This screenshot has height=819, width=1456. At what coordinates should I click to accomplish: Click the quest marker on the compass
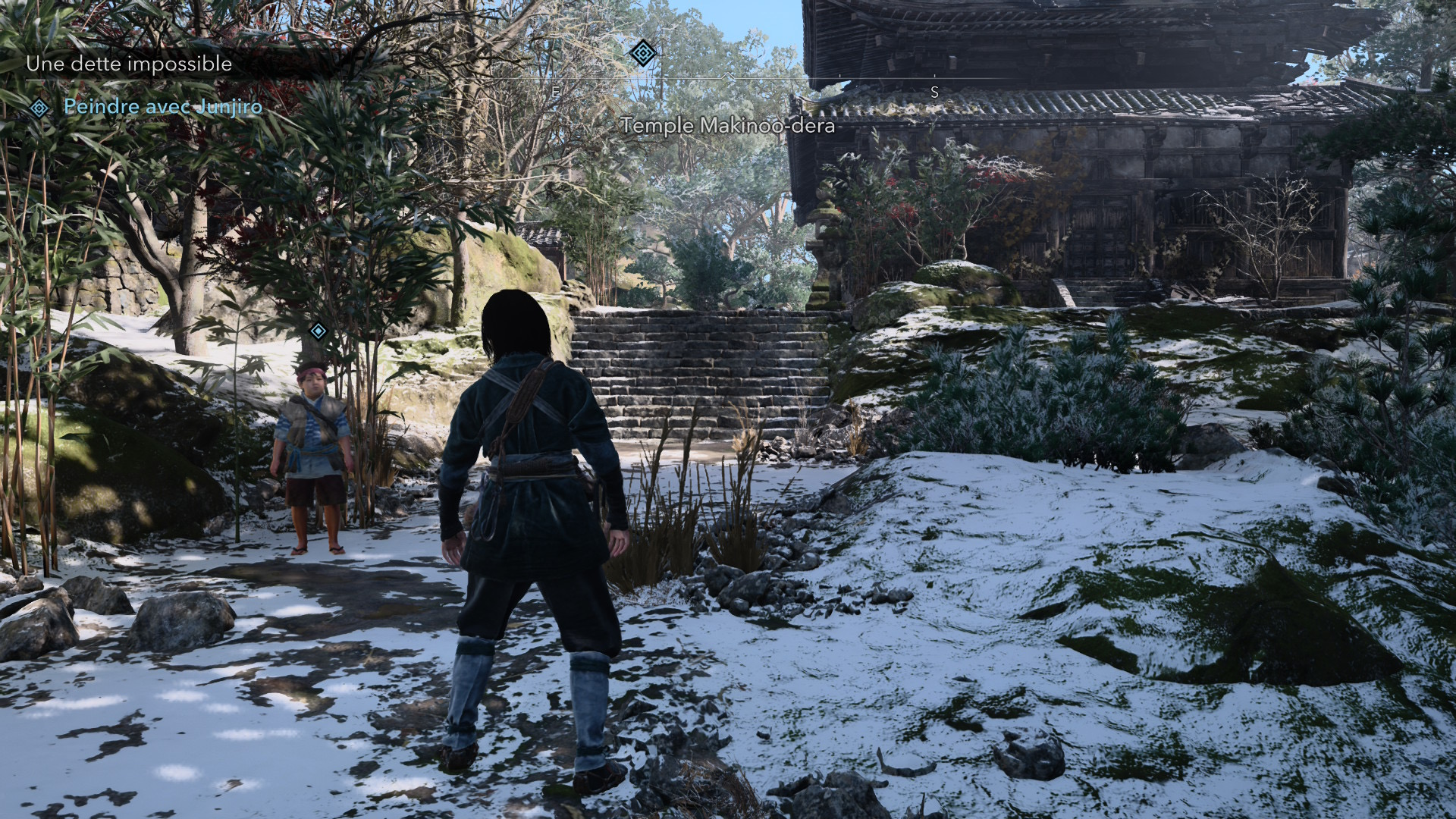(642, 53)
